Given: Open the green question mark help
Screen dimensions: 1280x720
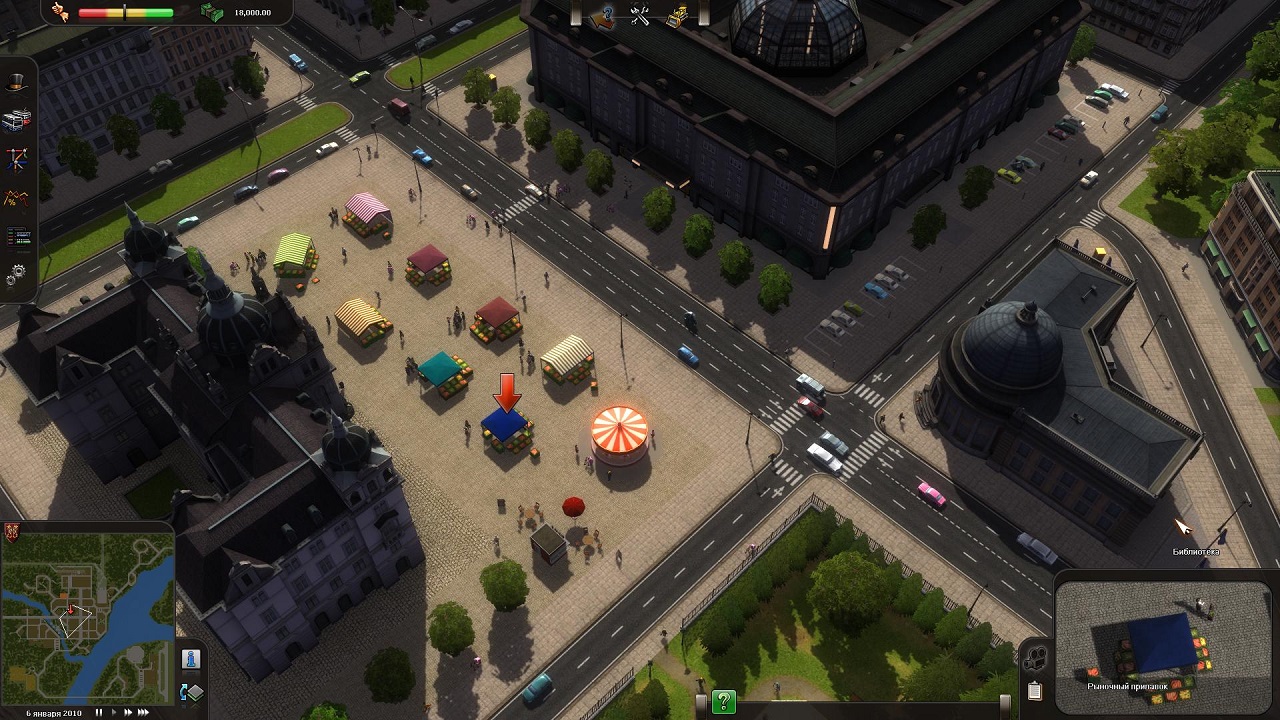Looking at the screenshot, I should point(723,702).
